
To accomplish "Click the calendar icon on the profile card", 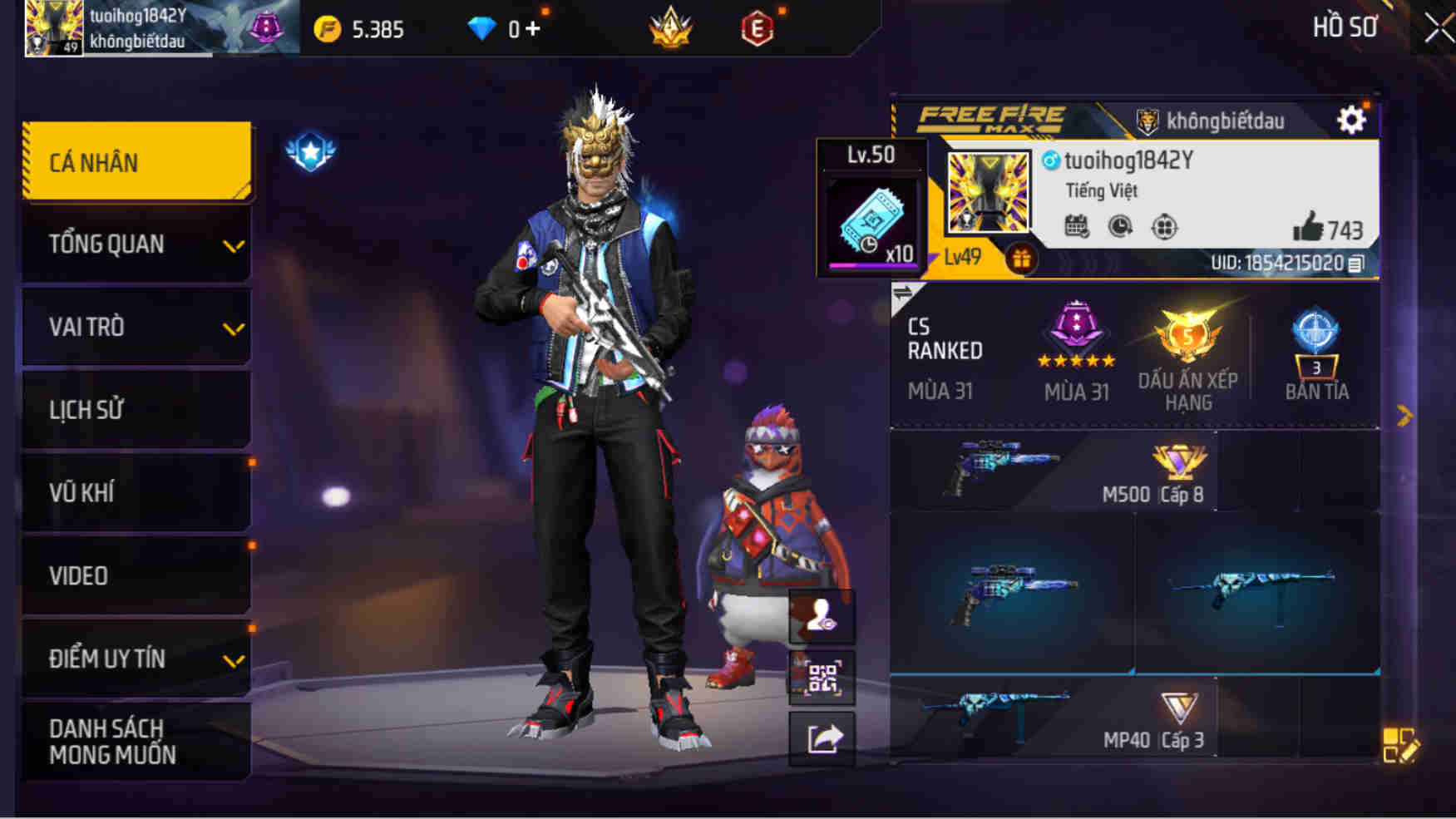I will tap(1078, 224).
